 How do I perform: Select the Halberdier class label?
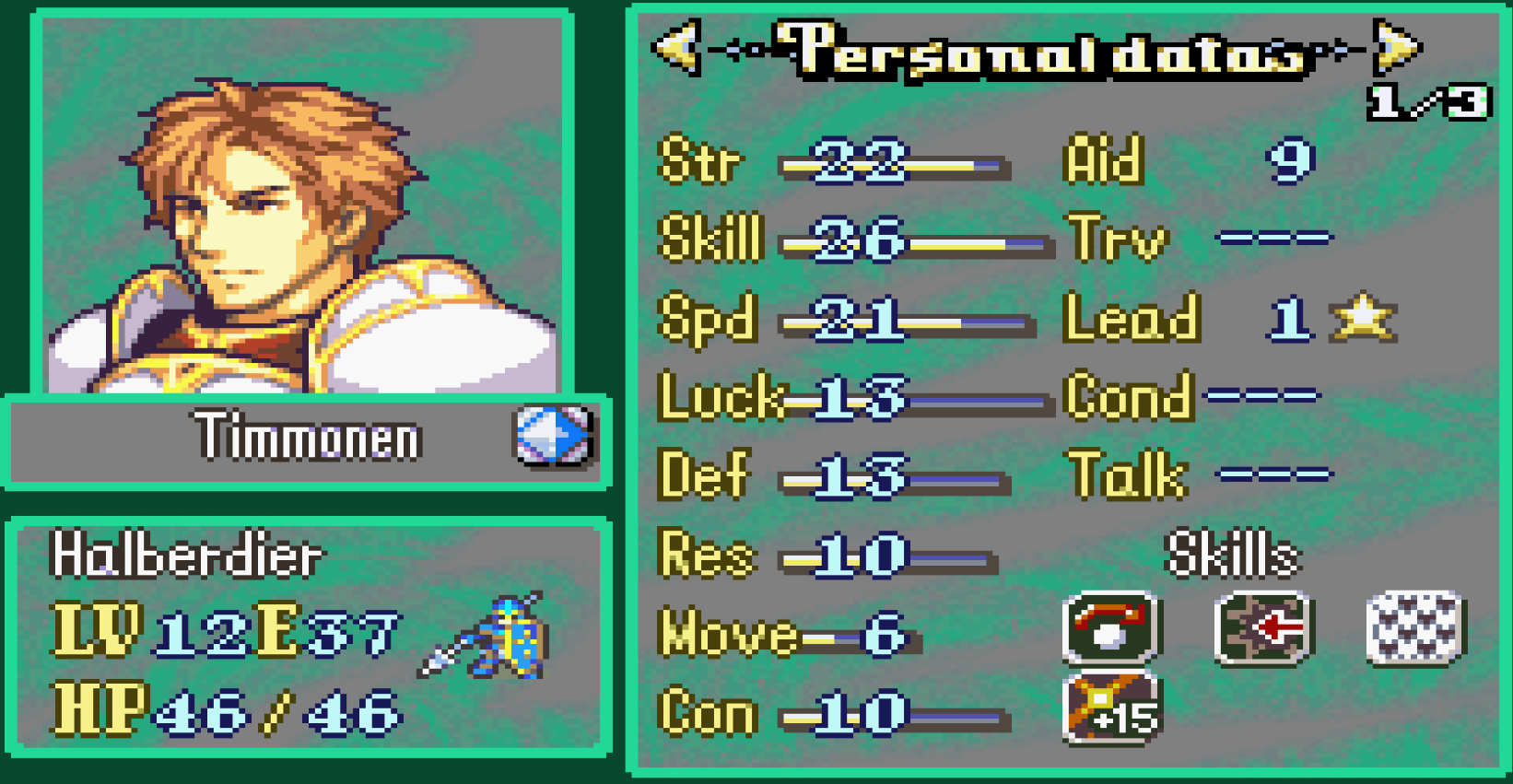coord(186,554)
